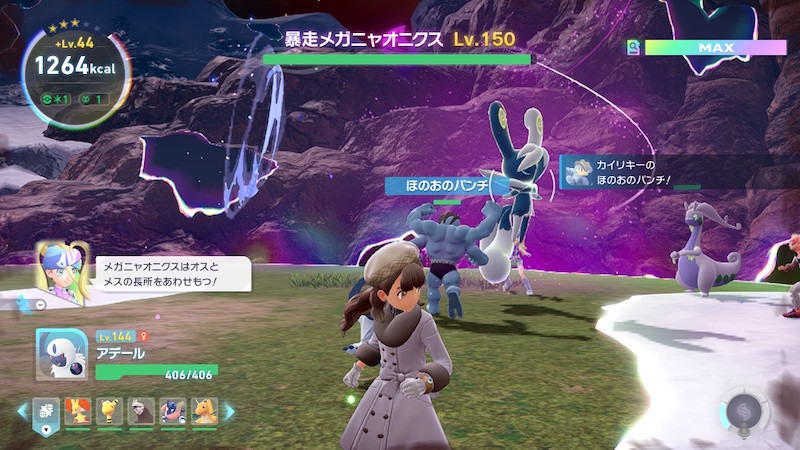800x450 pixels.
Task: Click the blonde trainer's dialogue portrait
Action: [58, 267]
